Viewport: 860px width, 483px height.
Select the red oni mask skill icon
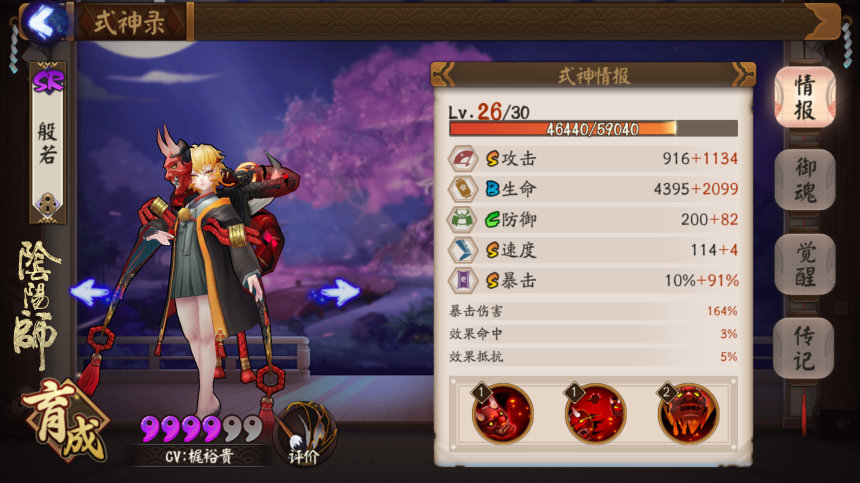click(503, 413)
